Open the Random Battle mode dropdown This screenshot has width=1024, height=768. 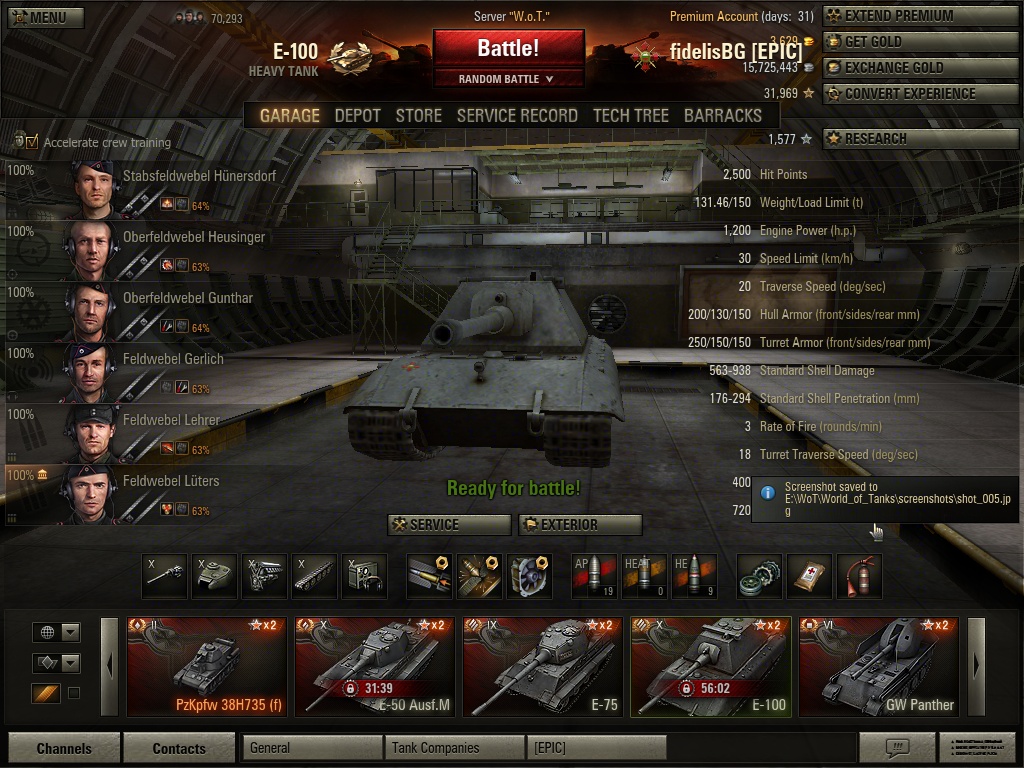pyautogui.click(x=508, y=79)
